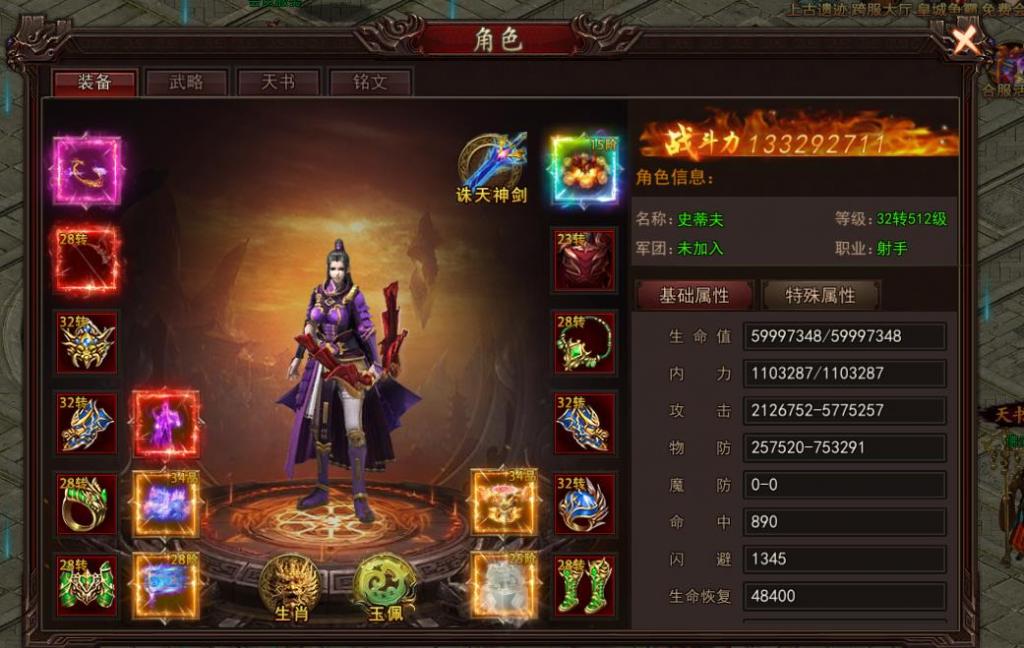Select the 天书 tab
This screenshot has height=648, width=1024.
pyautogui.click(x=278, y=82)
